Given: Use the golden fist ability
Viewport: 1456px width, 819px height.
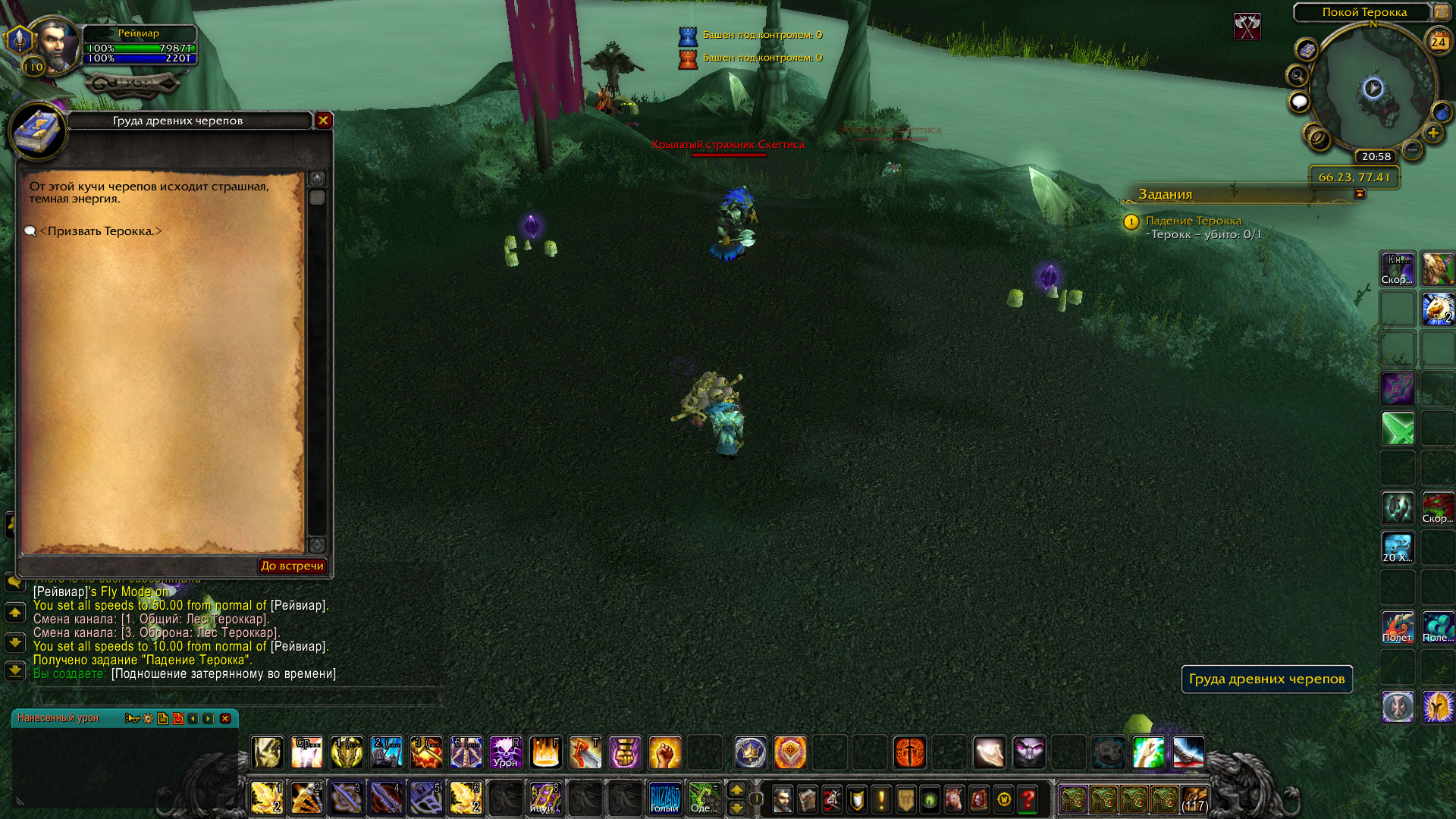Looking at the screenshot, I should (664, 752).
